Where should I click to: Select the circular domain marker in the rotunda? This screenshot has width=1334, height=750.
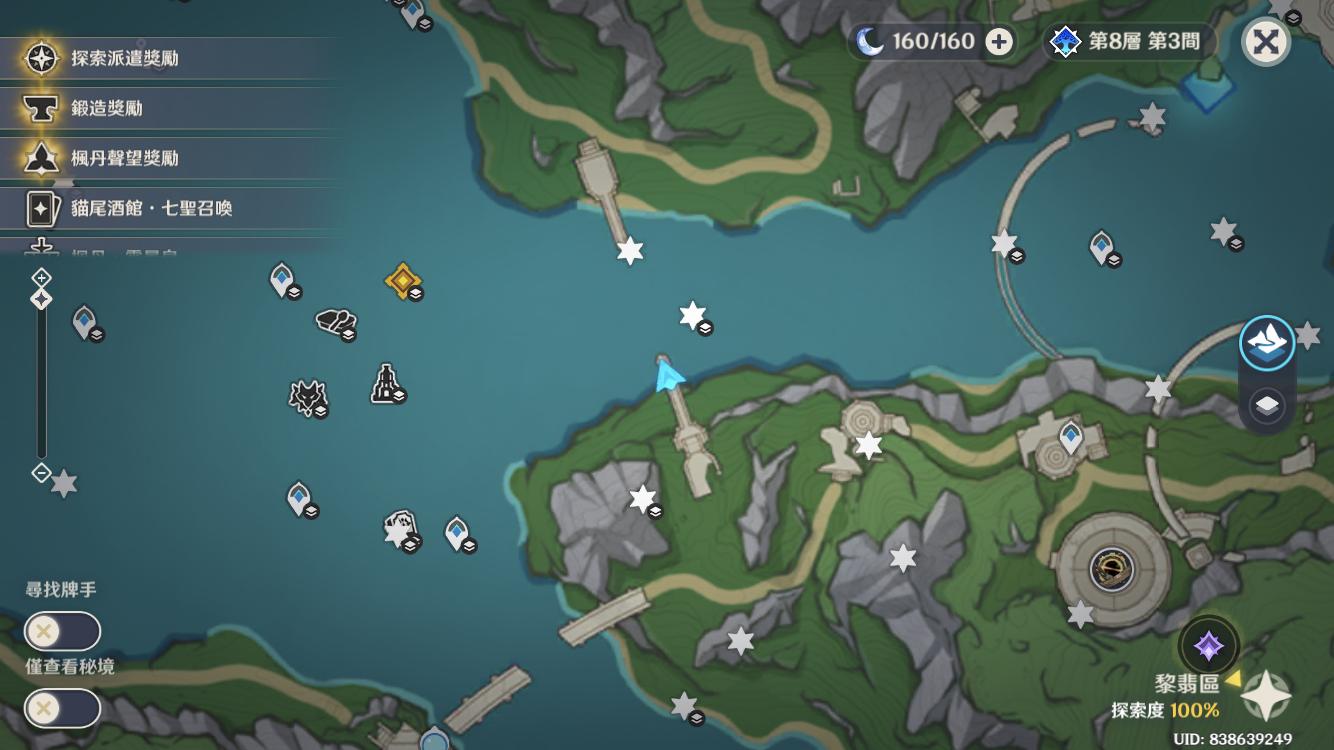point(1112,570)
